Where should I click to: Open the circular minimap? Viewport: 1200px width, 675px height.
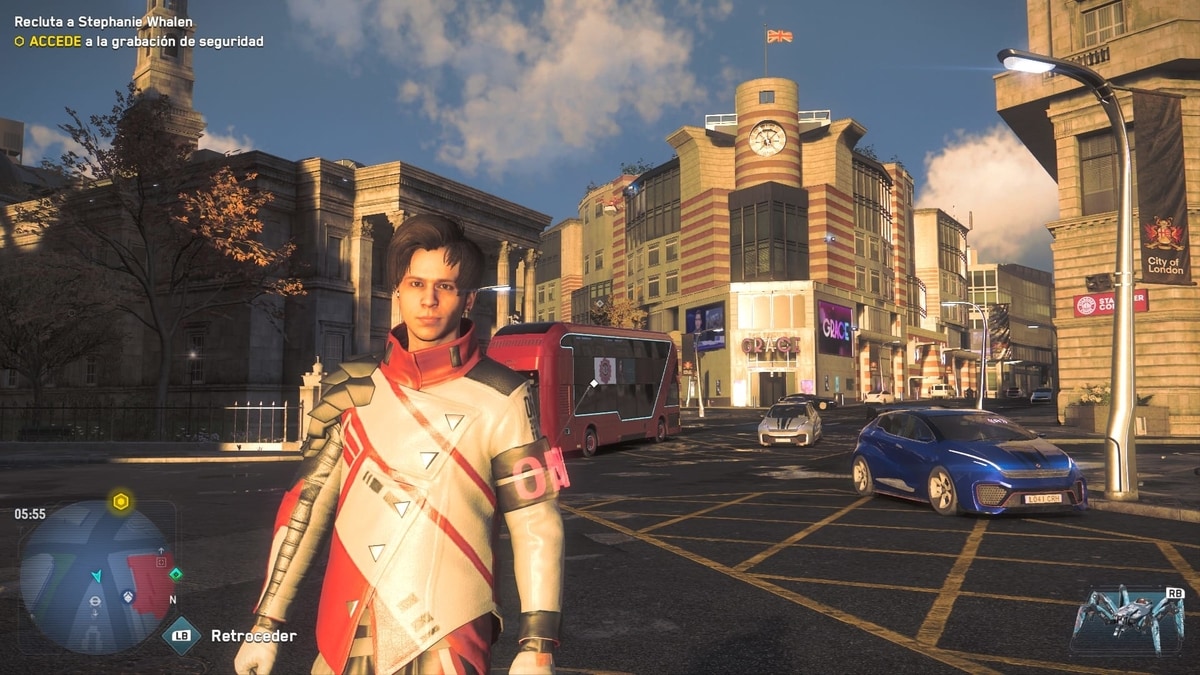point(96,577)
